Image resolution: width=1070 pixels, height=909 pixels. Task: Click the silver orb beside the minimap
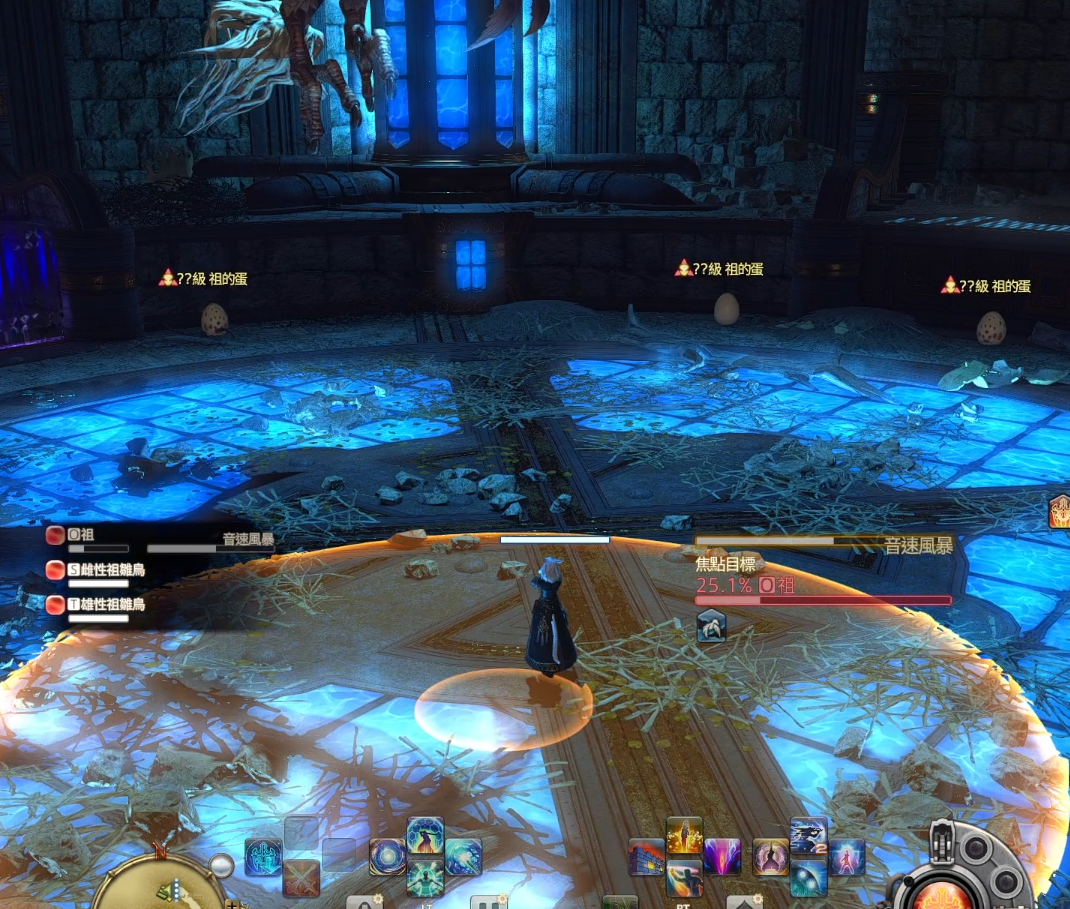pyautogui.click(x=221, y=866)
